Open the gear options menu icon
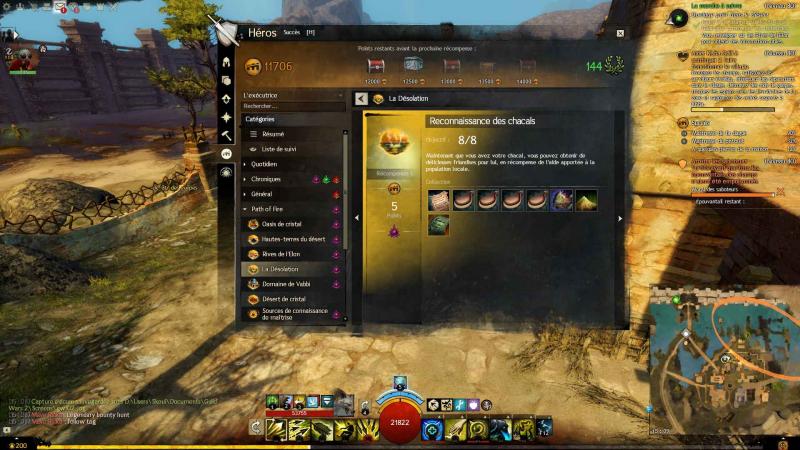800x450 pixels. click(7, 7)
